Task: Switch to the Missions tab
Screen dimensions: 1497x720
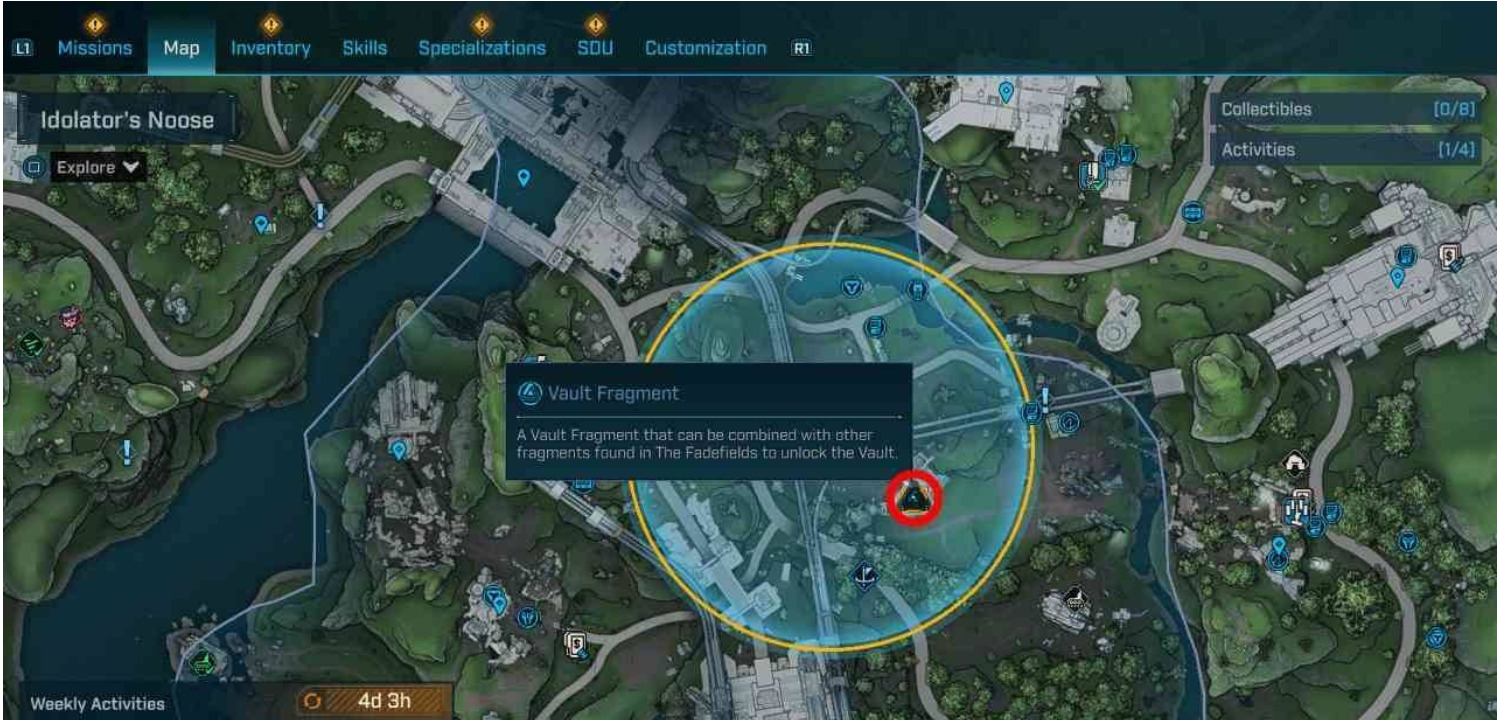Action: (94, 48)
